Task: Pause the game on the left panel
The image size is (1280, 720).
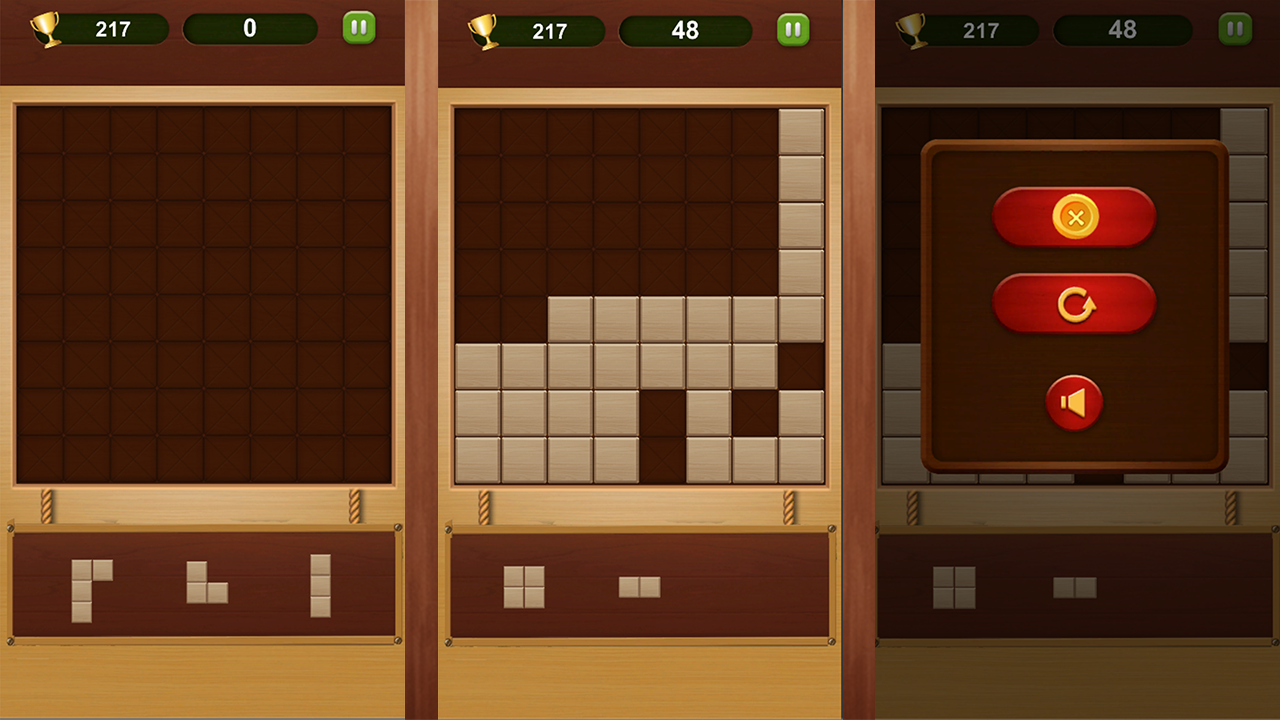Action: (358, 28)
